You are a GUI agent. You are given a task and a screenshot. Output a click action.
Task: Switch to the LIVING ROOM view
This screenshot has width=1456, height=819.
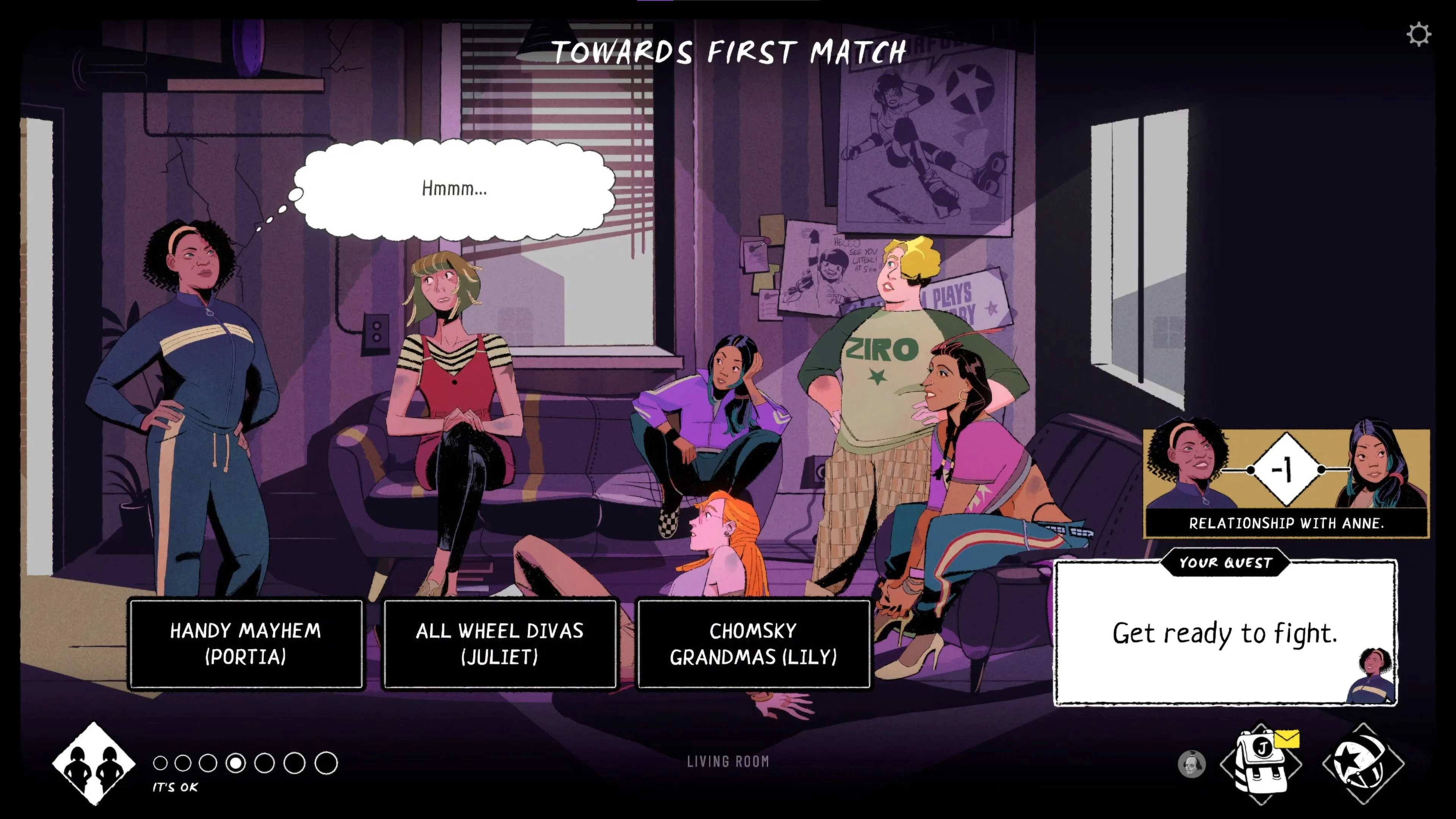[x=728, y=761]
